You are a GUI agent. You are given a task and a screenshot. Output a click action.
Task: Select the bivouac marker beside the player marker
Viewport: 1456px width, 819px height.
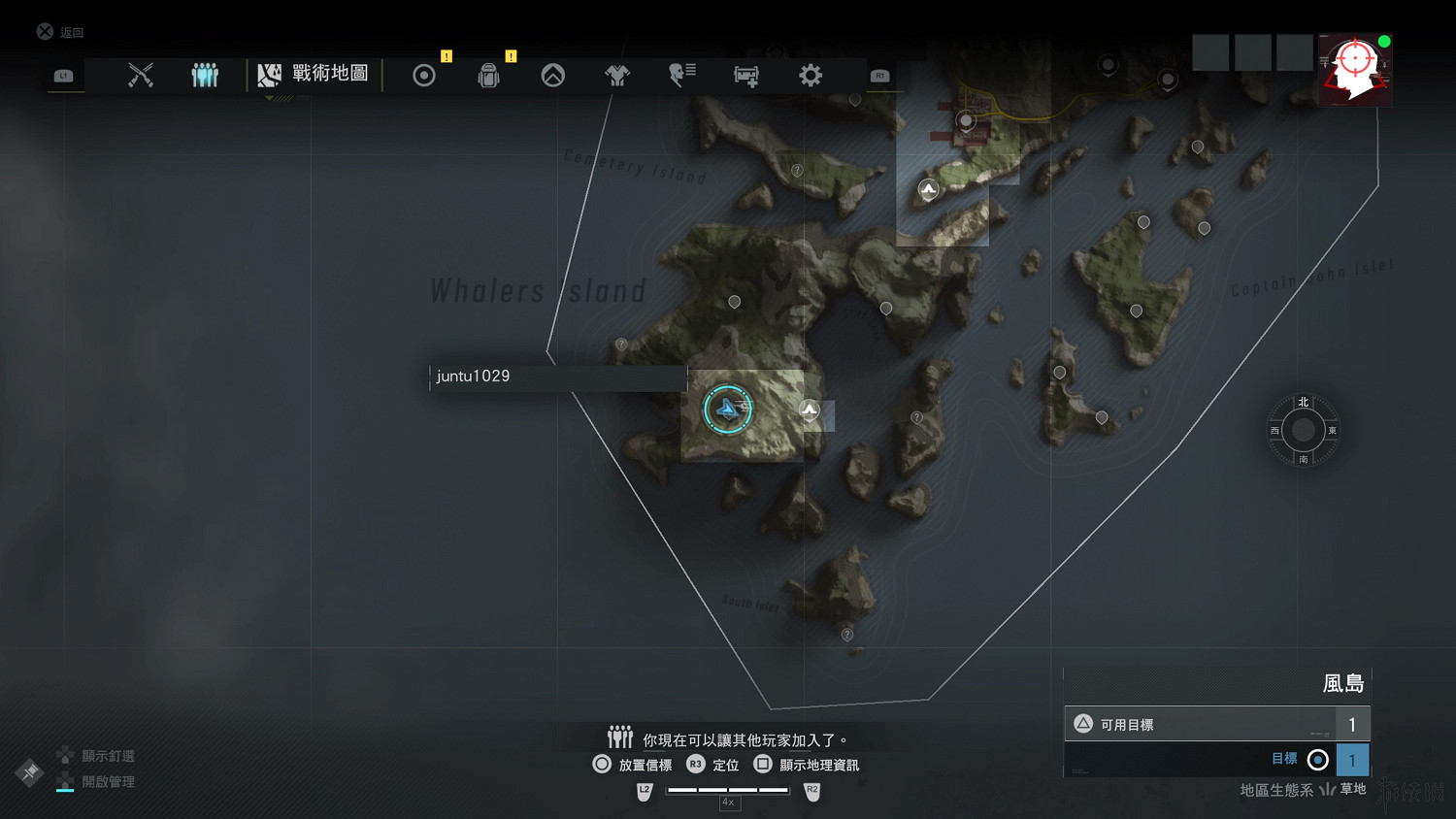pos(810,410)
